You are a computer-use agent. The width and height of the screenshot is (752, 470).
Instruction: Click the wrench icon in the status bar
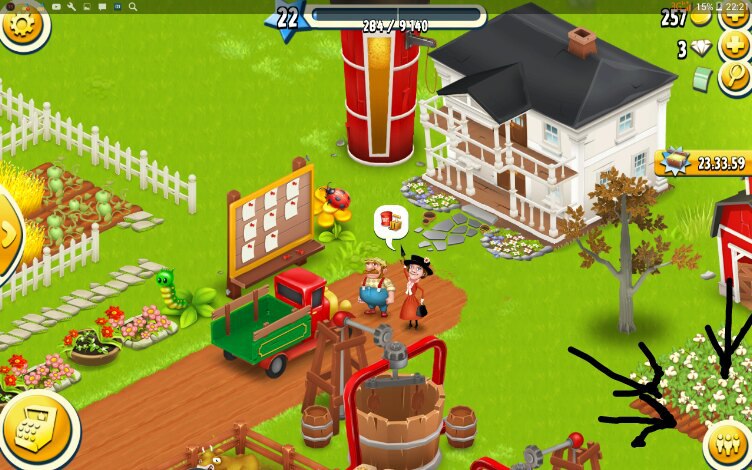(x=71, y=6)
